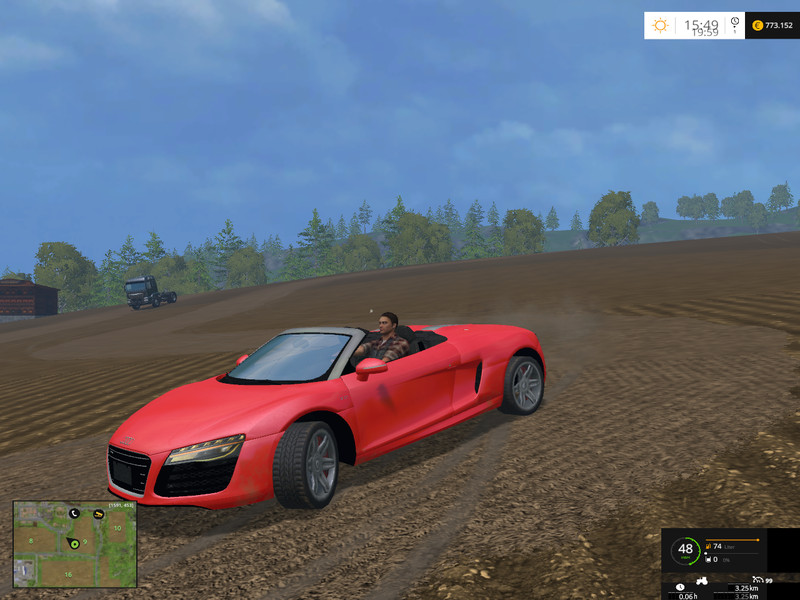Select the phone marker on the minimap
This screenshot has width=800, height=600.
(x=73, y=513)
